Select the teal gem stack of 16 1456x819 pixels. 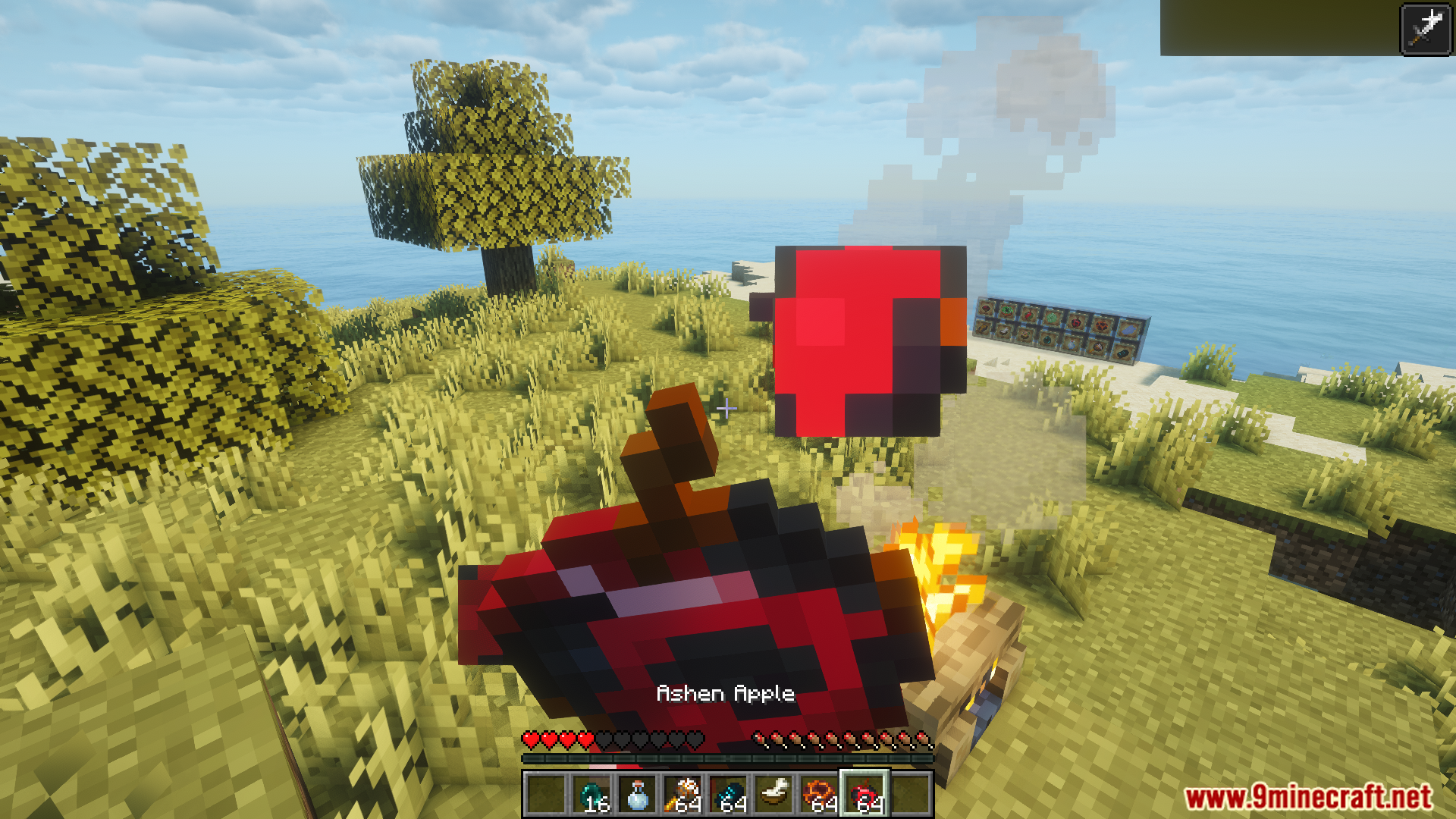coord(592,794)
